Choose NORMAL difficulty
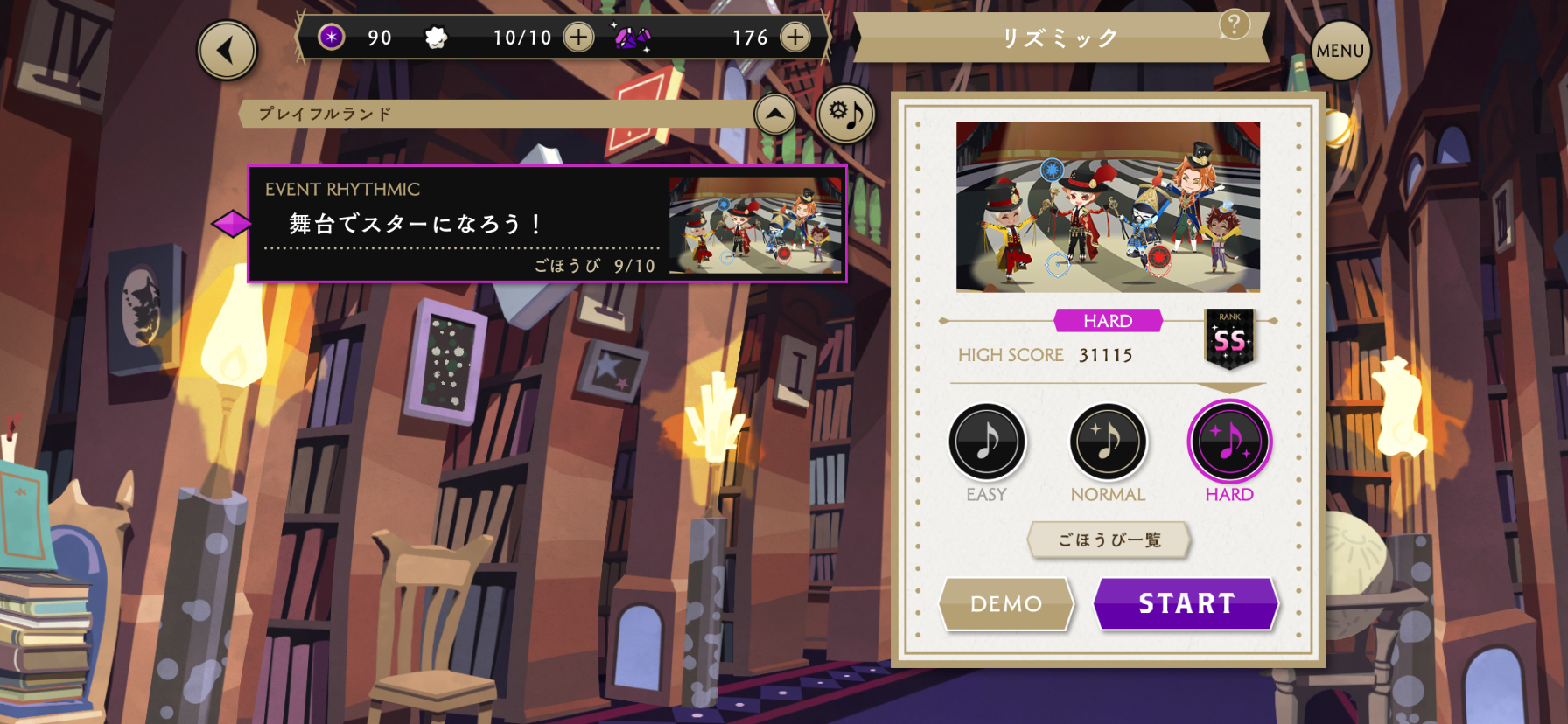 (x=1108, y=442)
